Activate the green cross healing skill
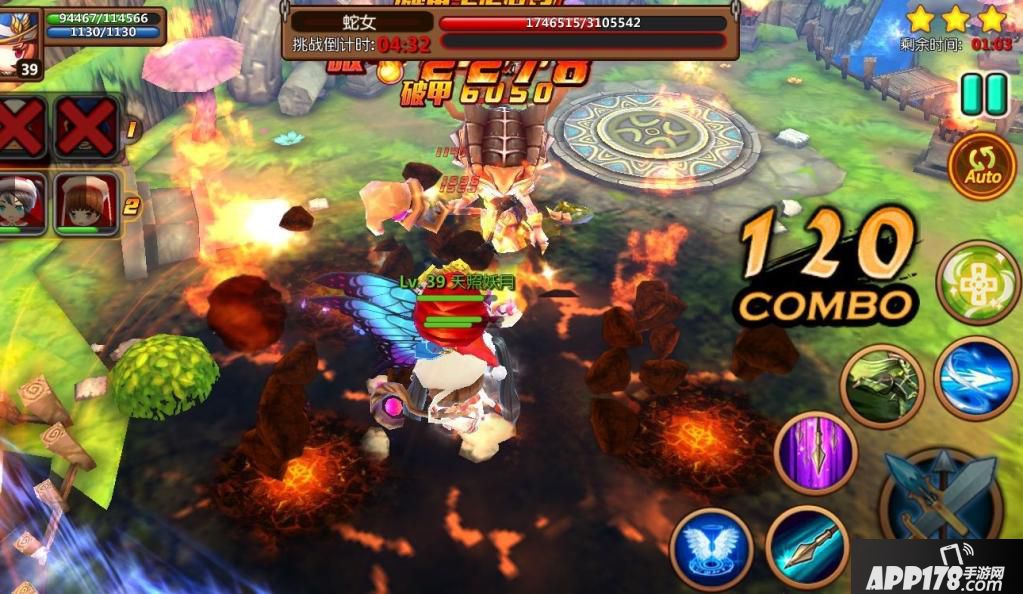This screenshot has width=1023, height=594. 978,283
